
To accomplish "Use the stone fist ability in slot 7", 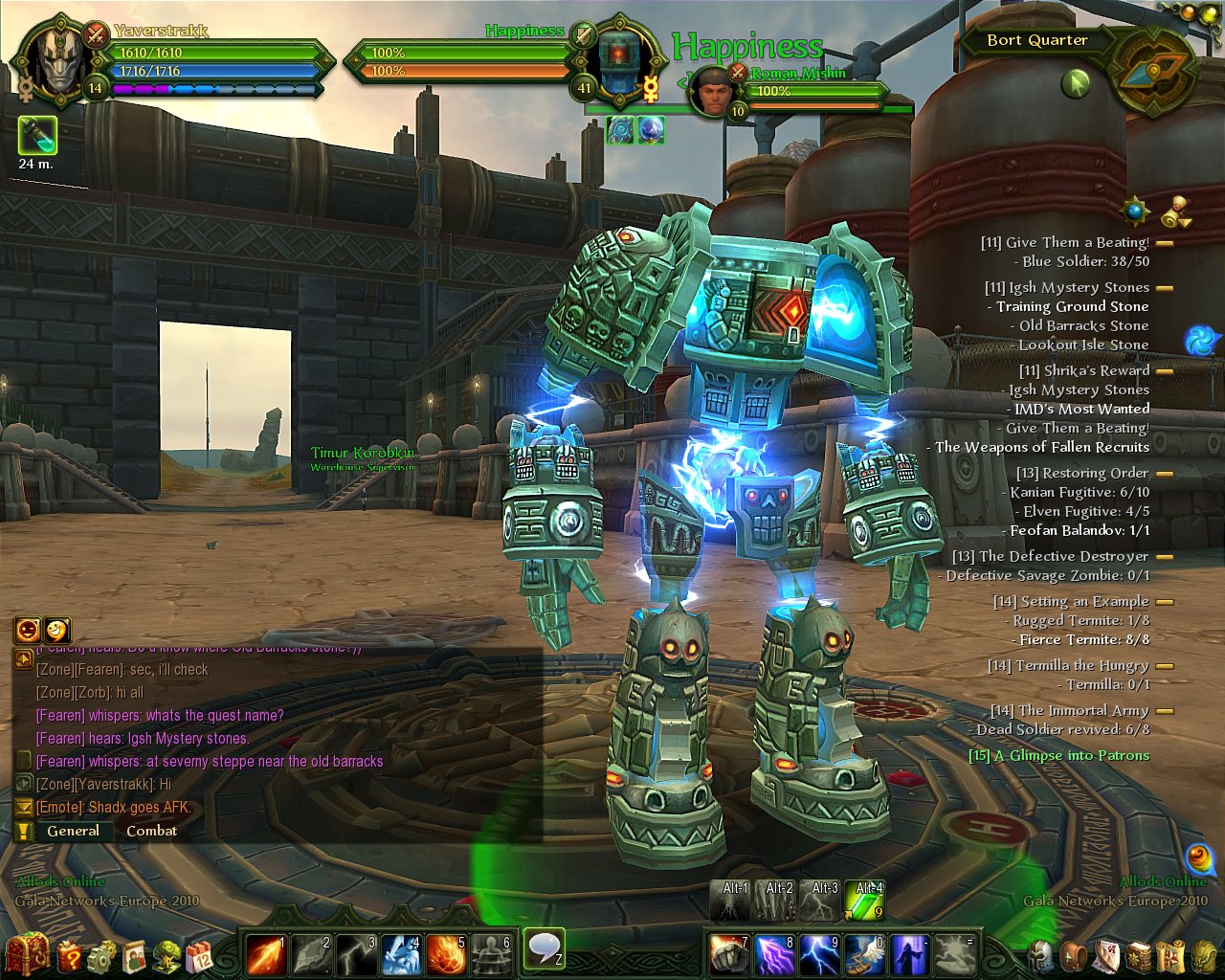I will coord(729,954).
